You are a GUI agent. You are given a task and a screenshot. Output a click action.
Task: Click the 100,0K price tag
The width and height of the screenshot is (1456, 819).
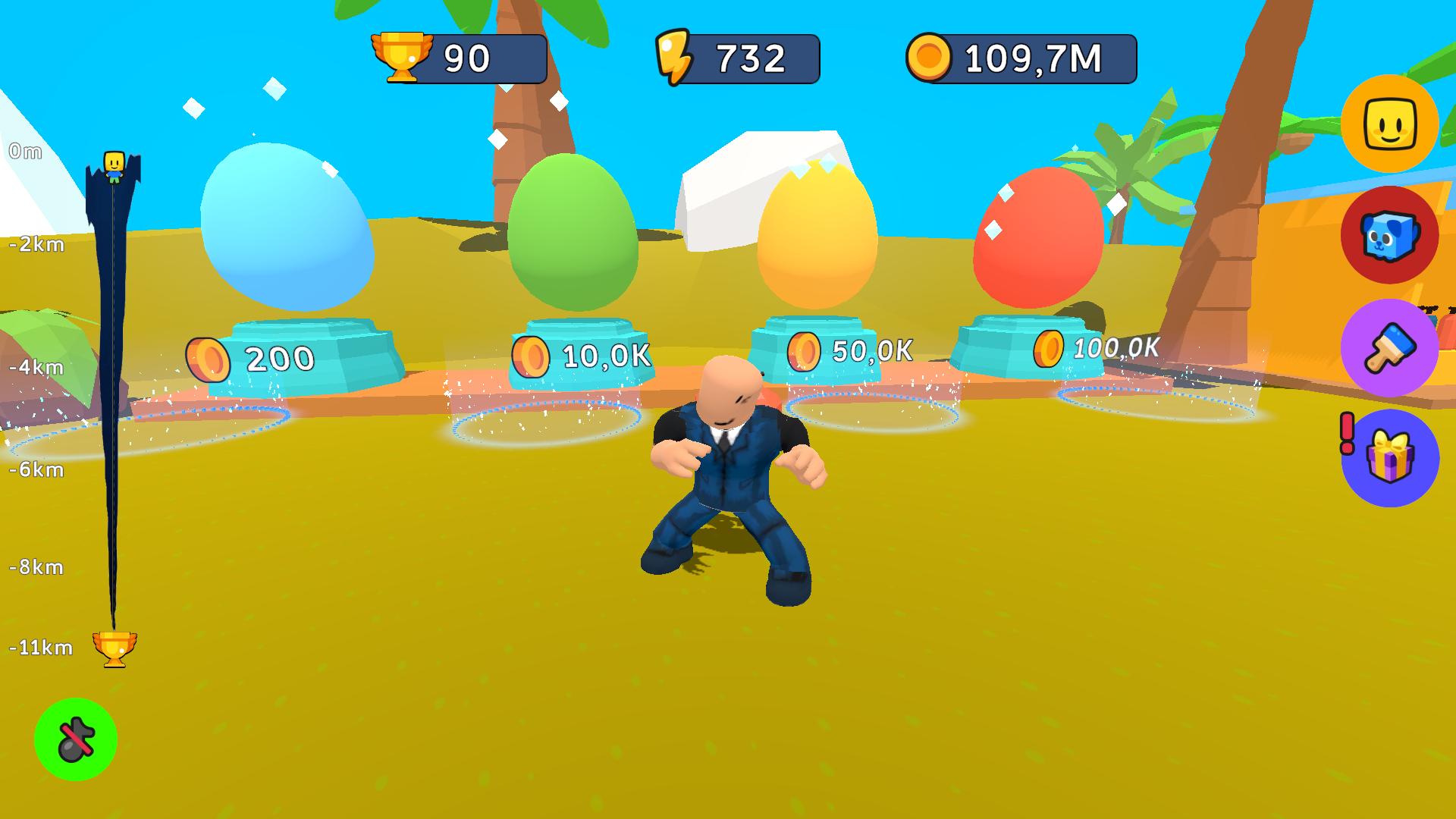[1115, 349]
